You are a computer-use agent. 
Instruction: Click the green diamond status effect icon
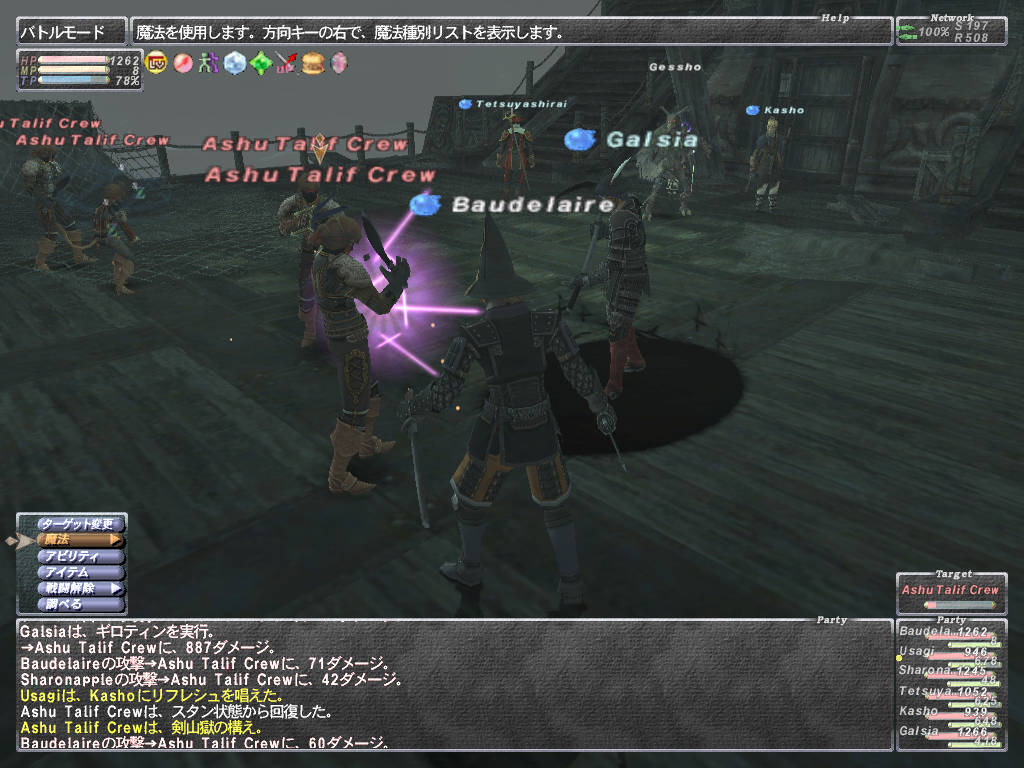260,63
